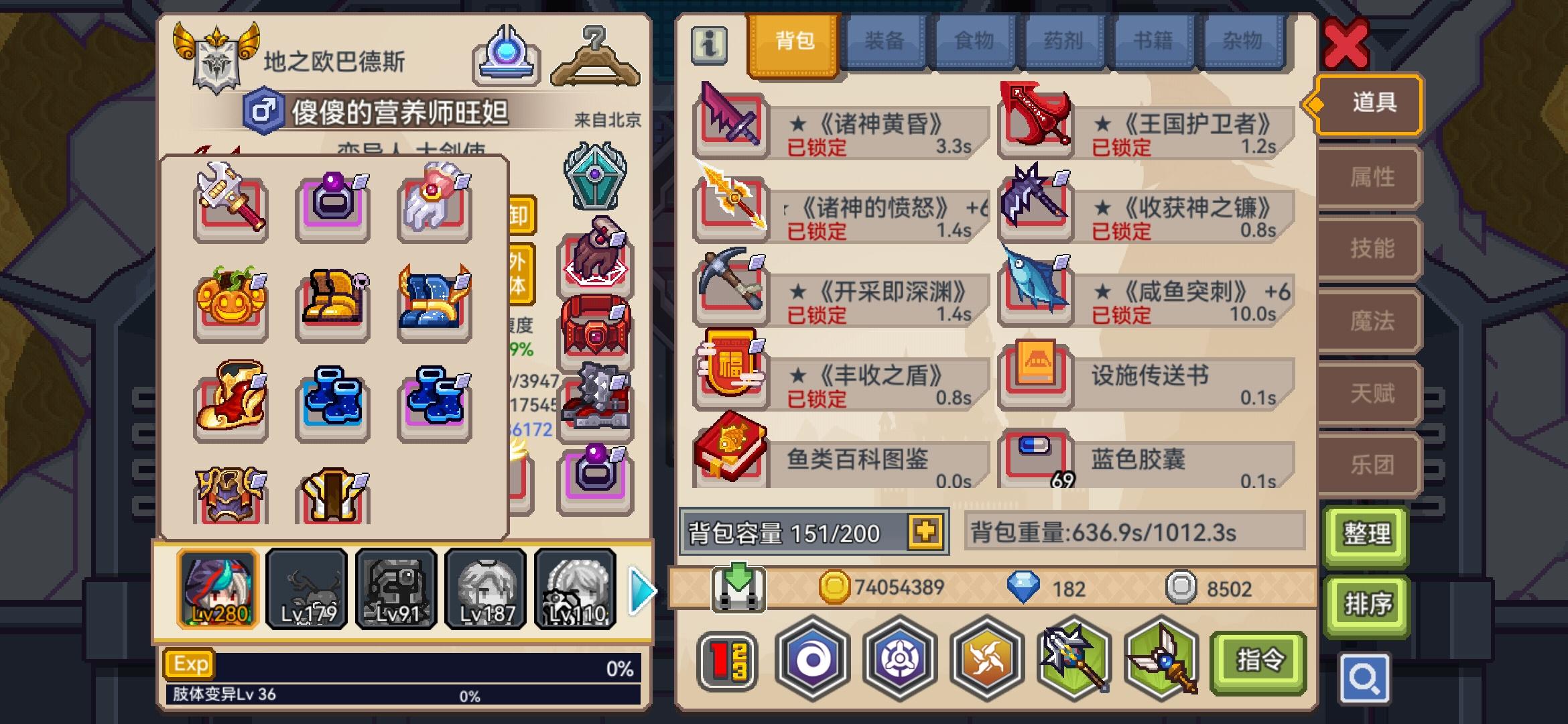
Task: Open the 属性 side tab
Action: [1368, 176]
